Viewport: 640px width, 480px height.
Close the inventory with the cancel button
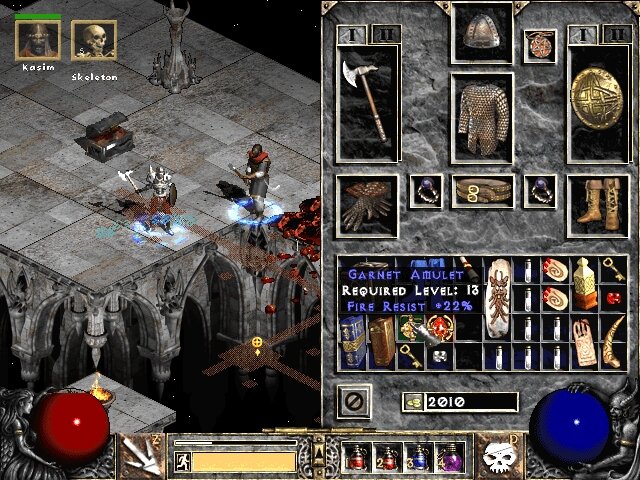[355, 402]
